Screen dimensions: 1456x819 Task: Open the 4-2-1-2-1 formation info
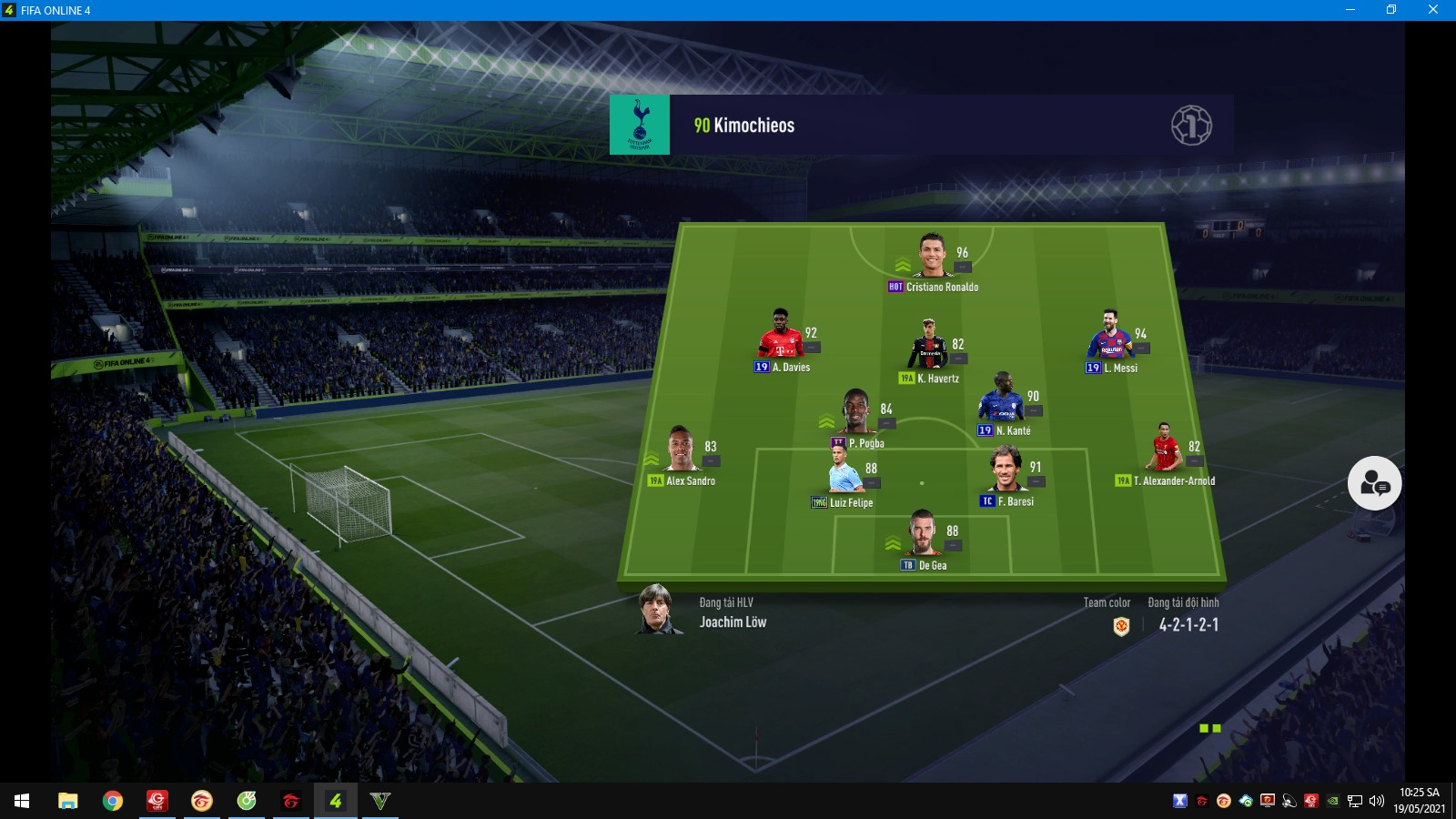point(1188,625)
